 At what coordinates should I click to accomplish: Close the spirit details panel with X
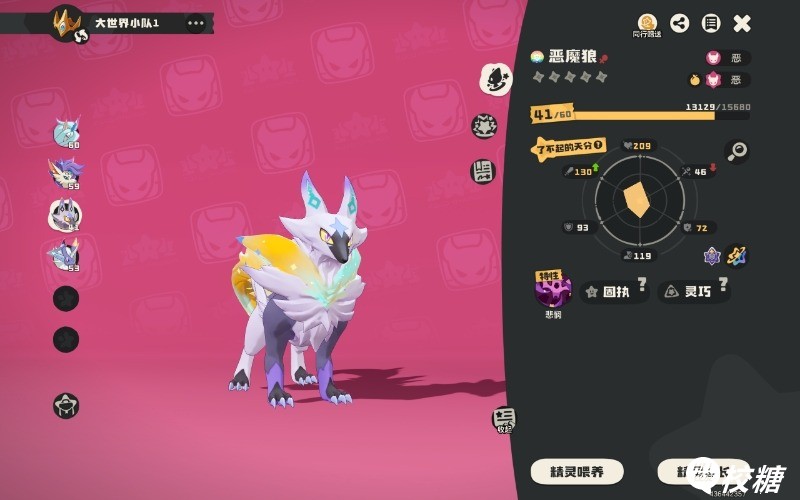[x=742, y=23]
